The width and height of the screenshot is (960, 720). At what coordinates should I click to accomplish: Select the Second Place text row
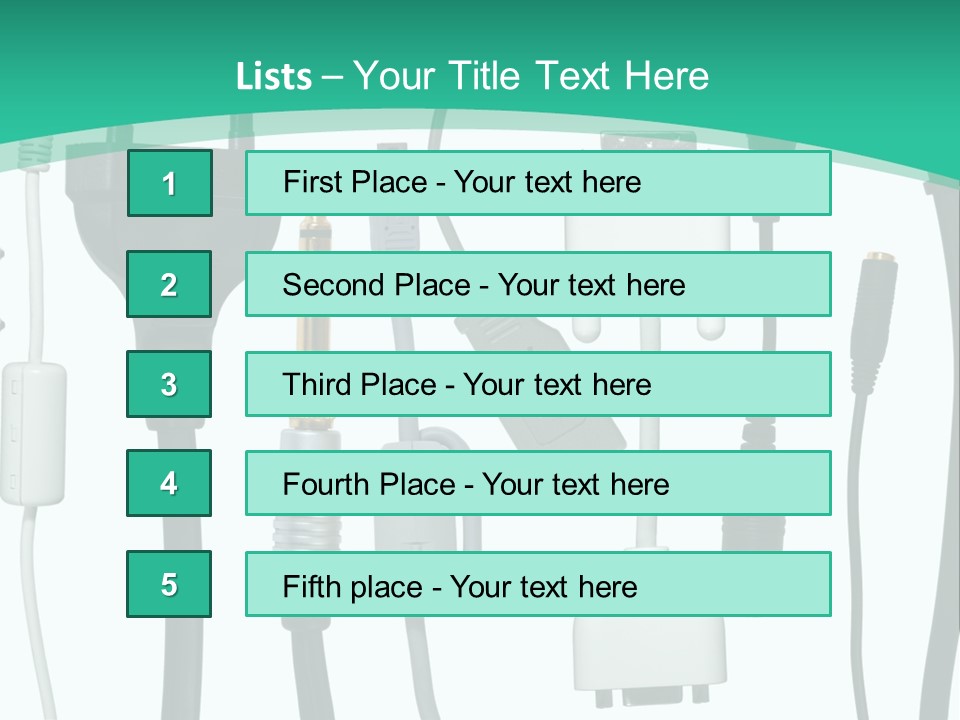tap(538, 284)
